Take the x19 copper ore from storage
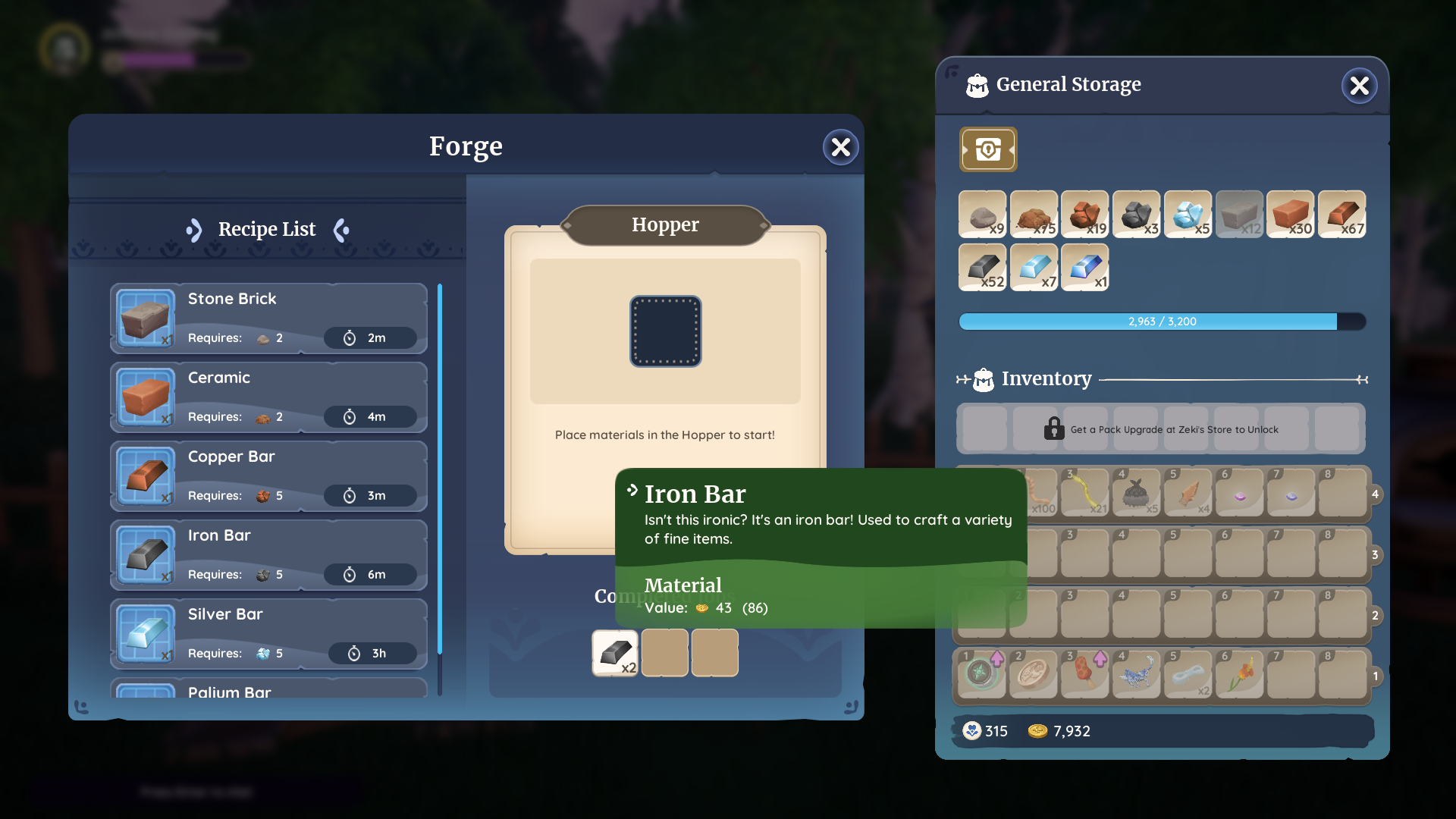 1084,215
